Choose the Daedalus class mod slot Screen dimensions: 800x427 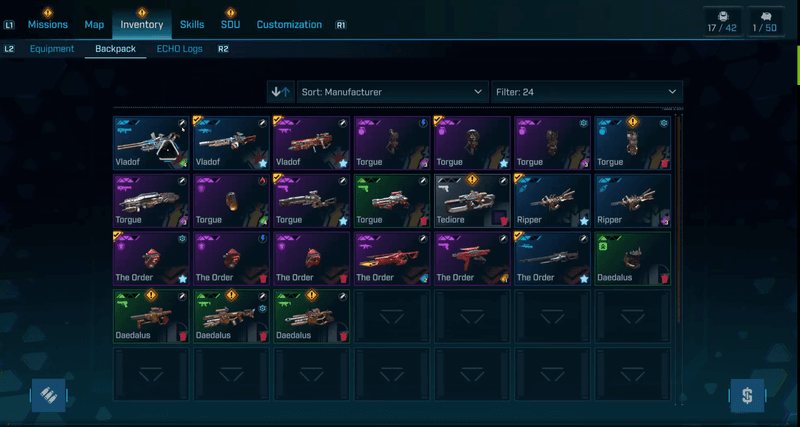pyautogui.click(x=632, y=258)
